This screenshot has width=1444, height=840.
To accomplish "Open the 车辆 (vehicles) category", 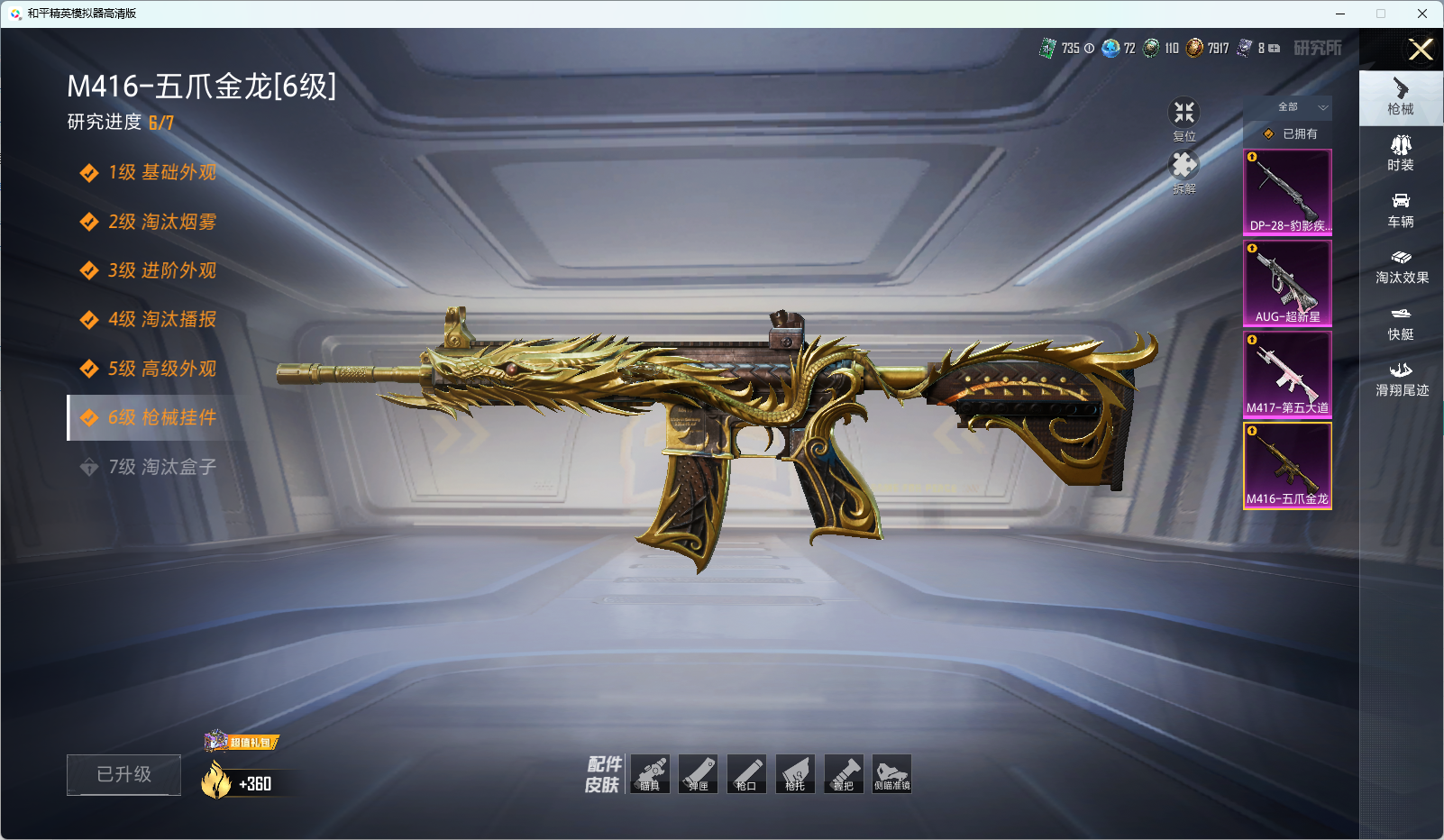I will (x=1401, y=210).
